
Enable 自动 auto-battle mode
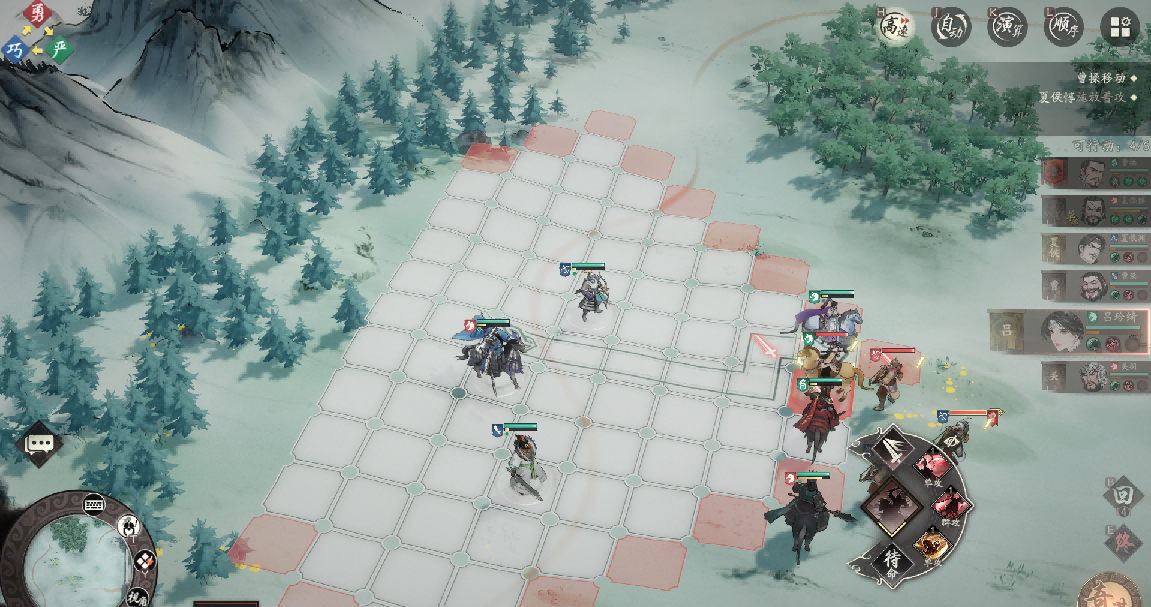tap(950, 27)
